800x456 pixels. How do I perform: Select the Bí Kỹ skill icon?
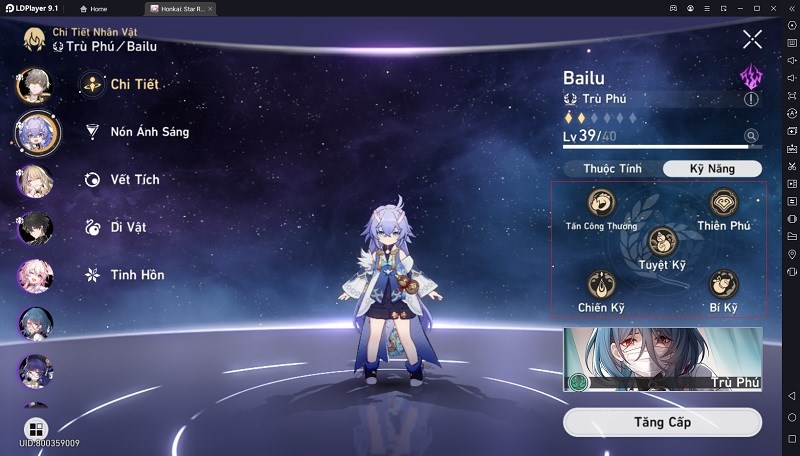coord(723,285)
